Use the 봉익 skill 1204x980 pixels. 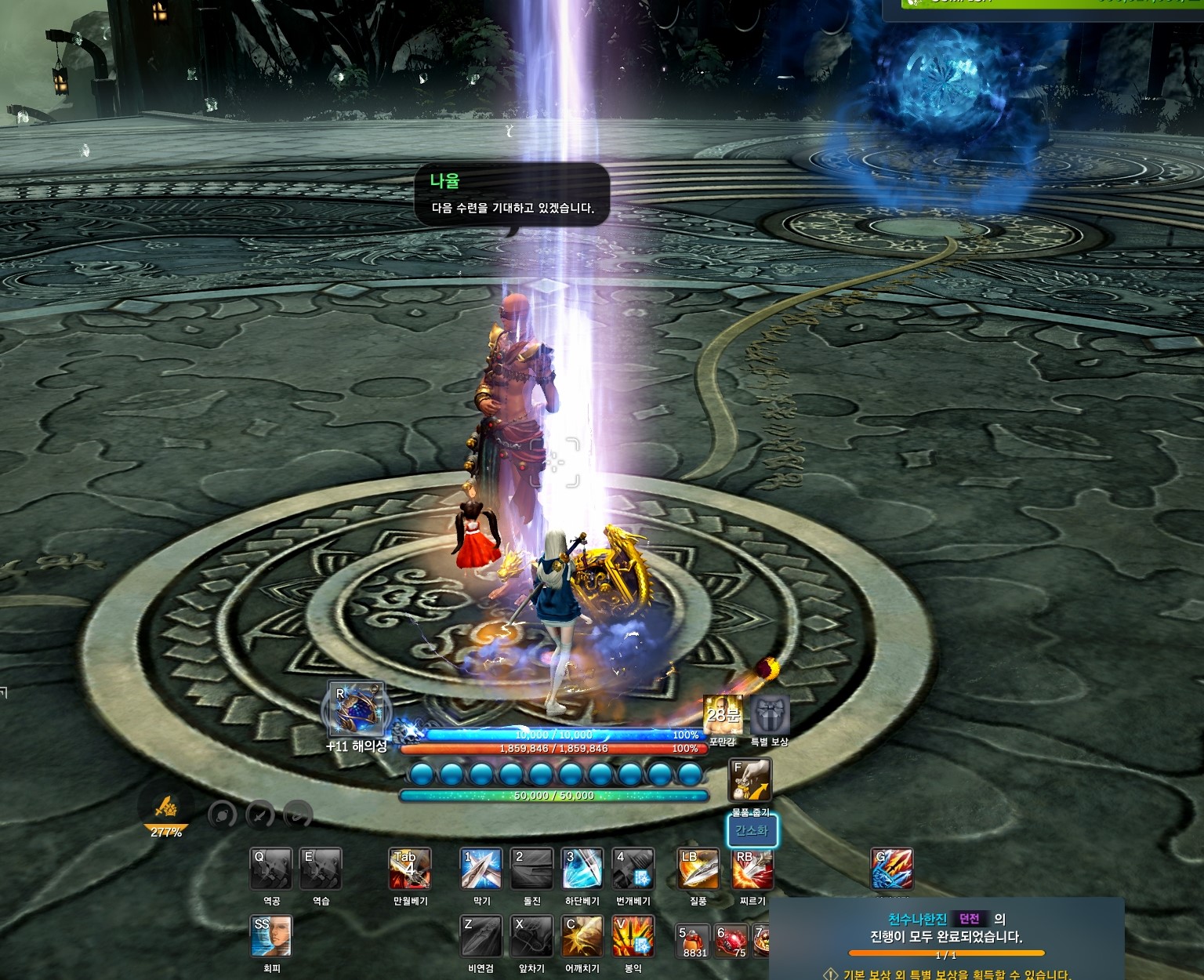633,936
